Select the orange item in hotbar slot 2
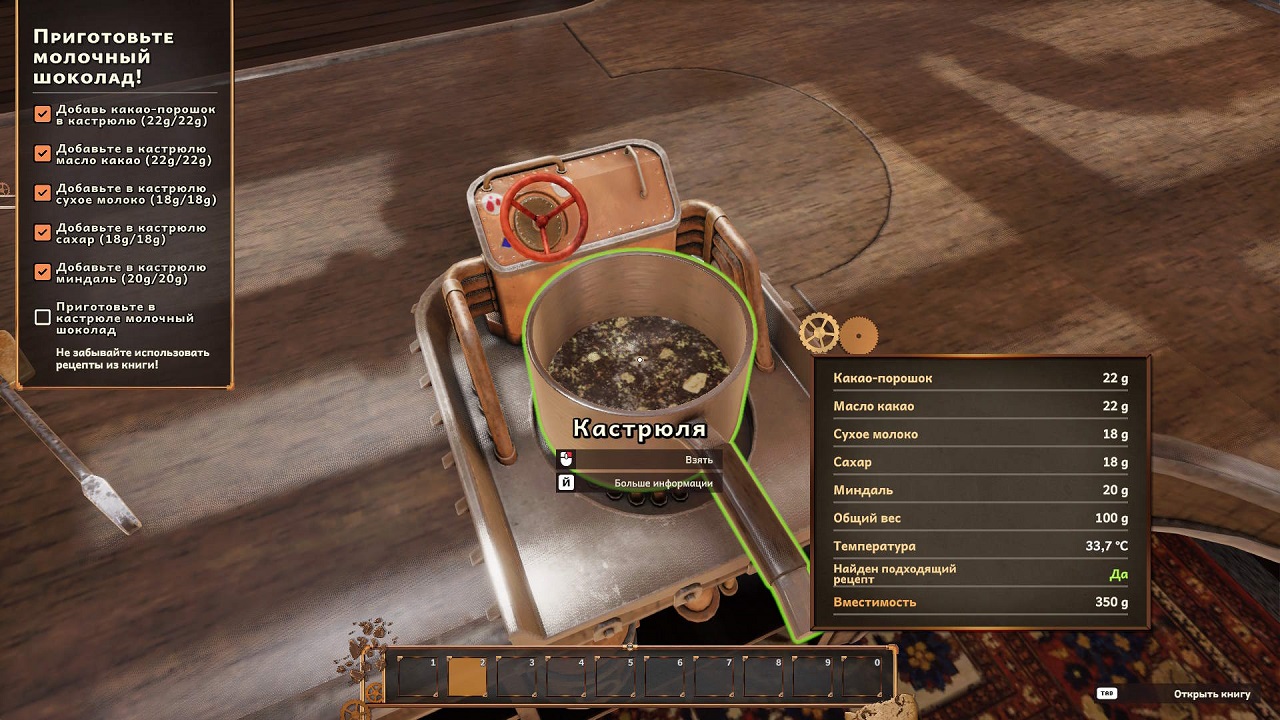The height and width of the screenshot is (720, 1280). click(x=467, y=677)
